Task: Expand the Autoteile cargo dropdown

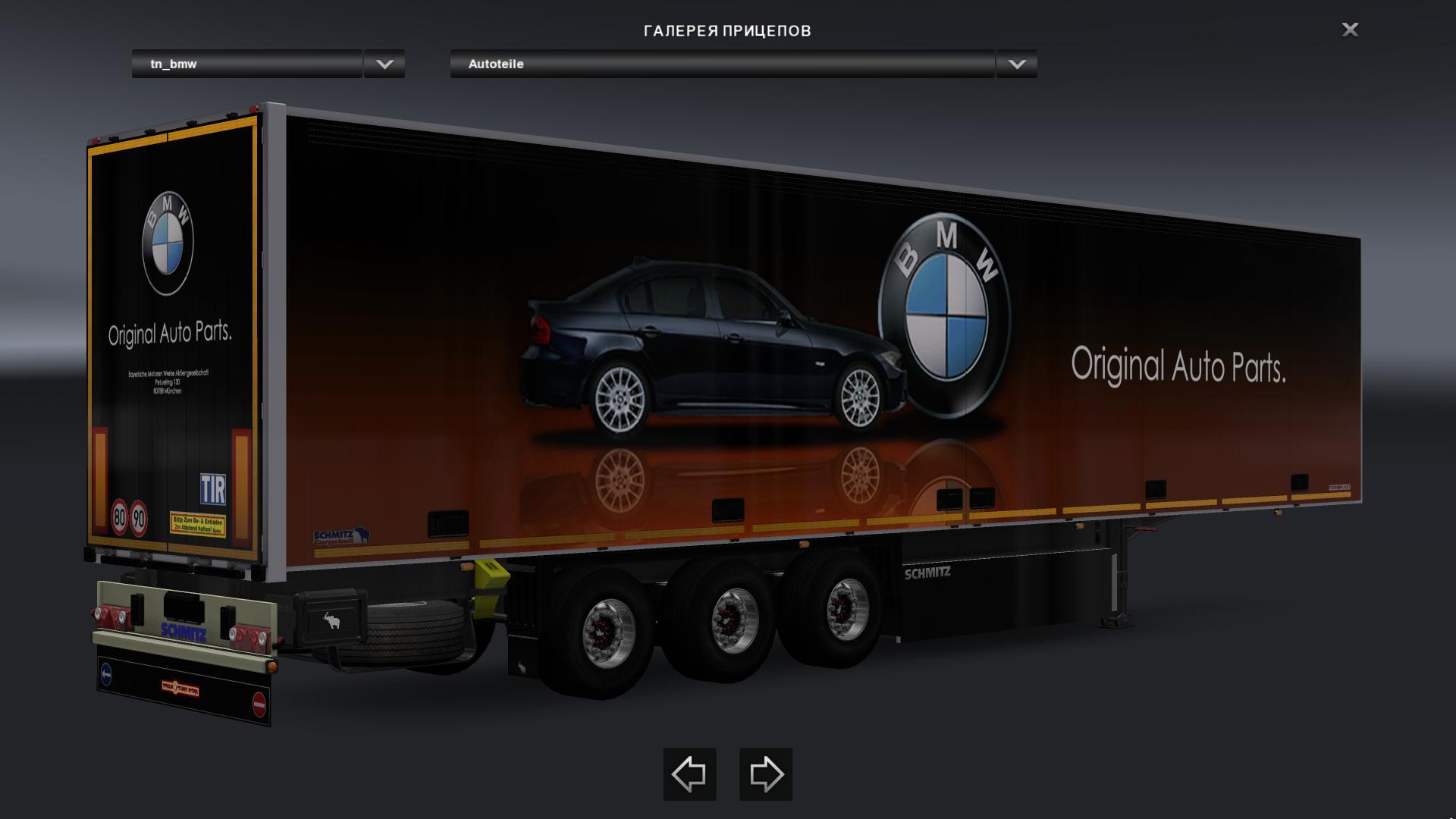Action: pyautogui.click(x=1017, y=64)
